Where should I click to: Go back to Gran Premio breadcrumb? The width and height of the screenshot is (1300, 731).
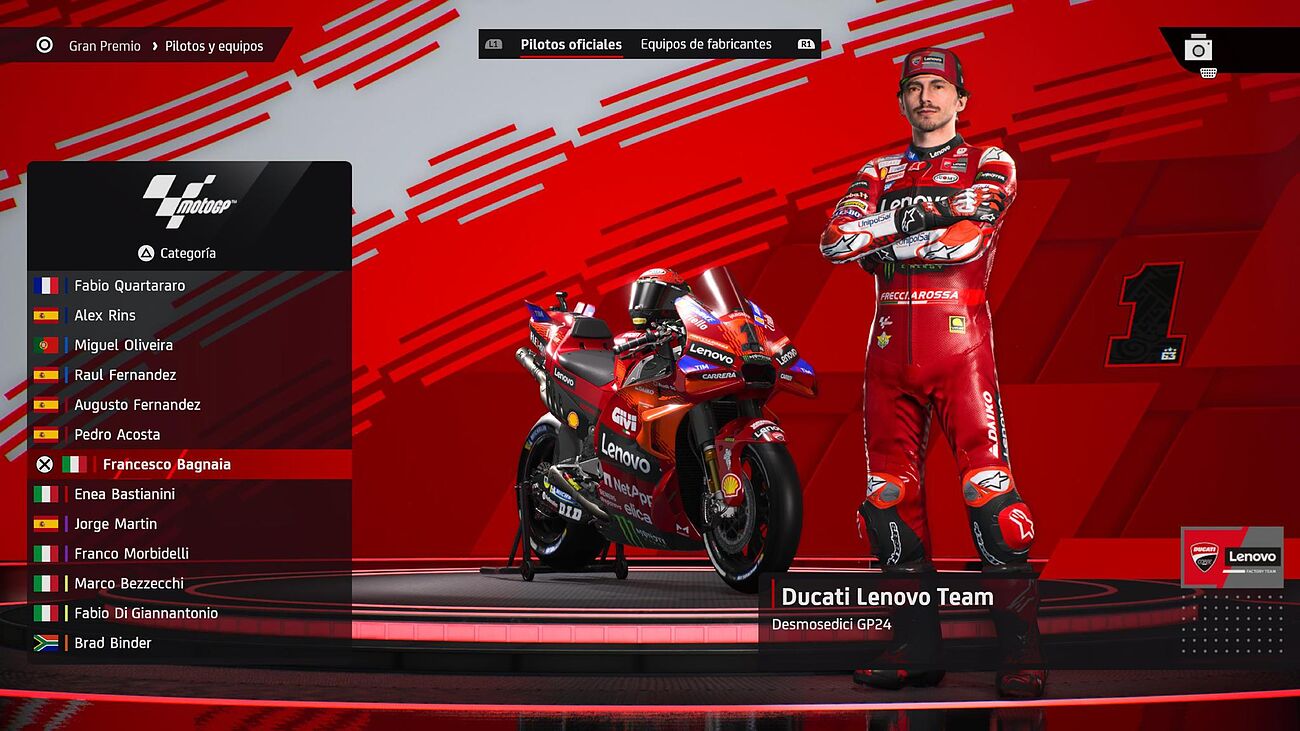104,46
